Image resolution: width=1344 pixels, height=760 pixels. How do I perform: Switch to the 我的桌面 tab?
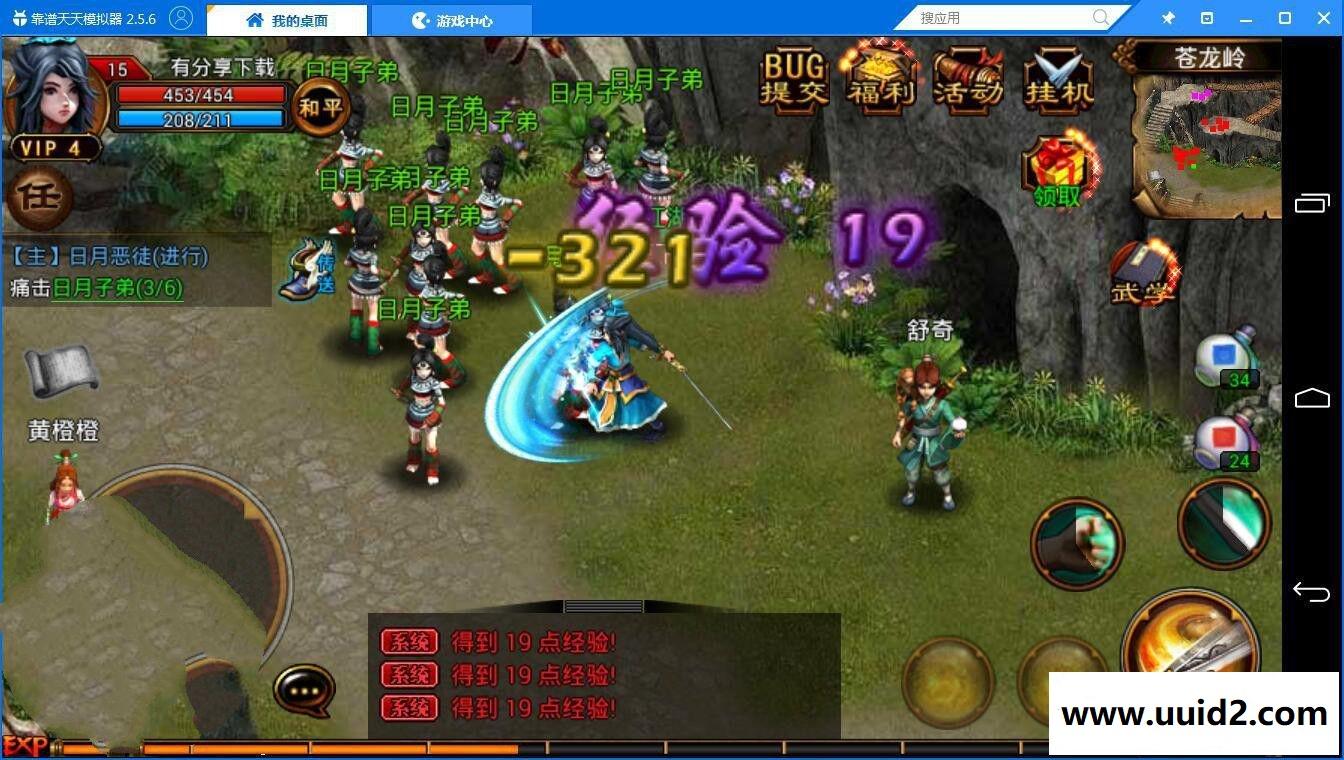click(286, 18)
